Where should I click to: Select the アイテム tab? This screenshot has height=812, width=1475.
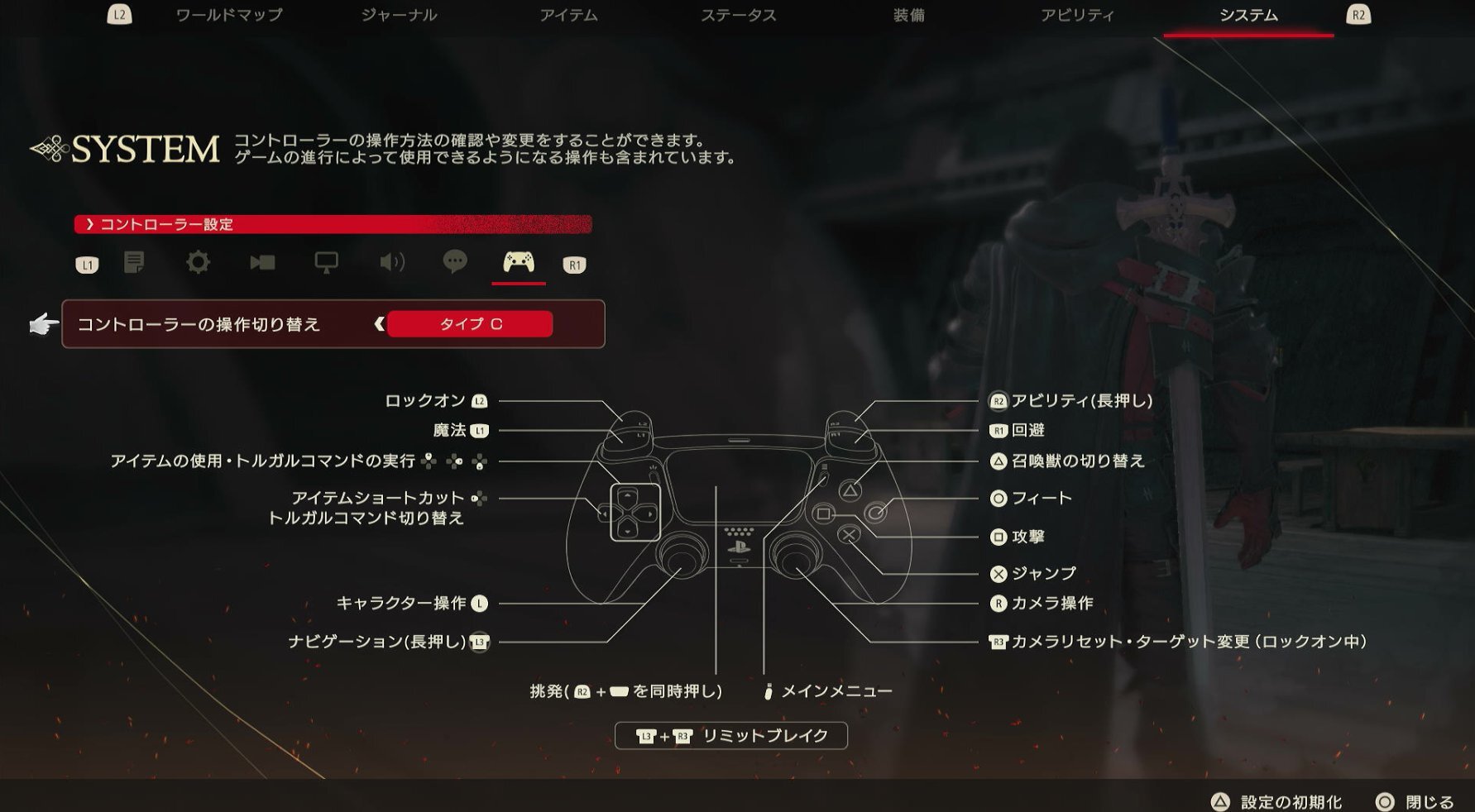tap(568, 16)
